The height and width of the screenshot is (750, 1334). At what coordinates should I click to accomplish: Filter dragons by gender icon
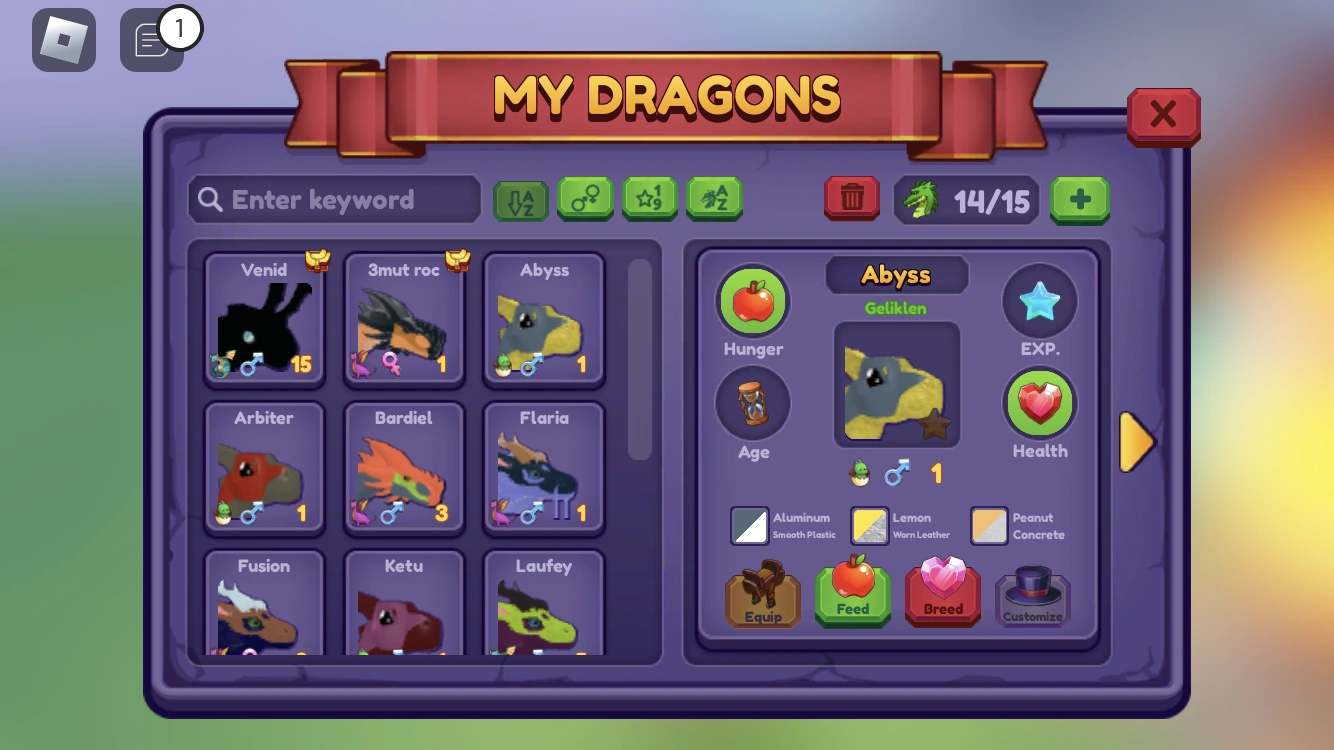(585, 198)
